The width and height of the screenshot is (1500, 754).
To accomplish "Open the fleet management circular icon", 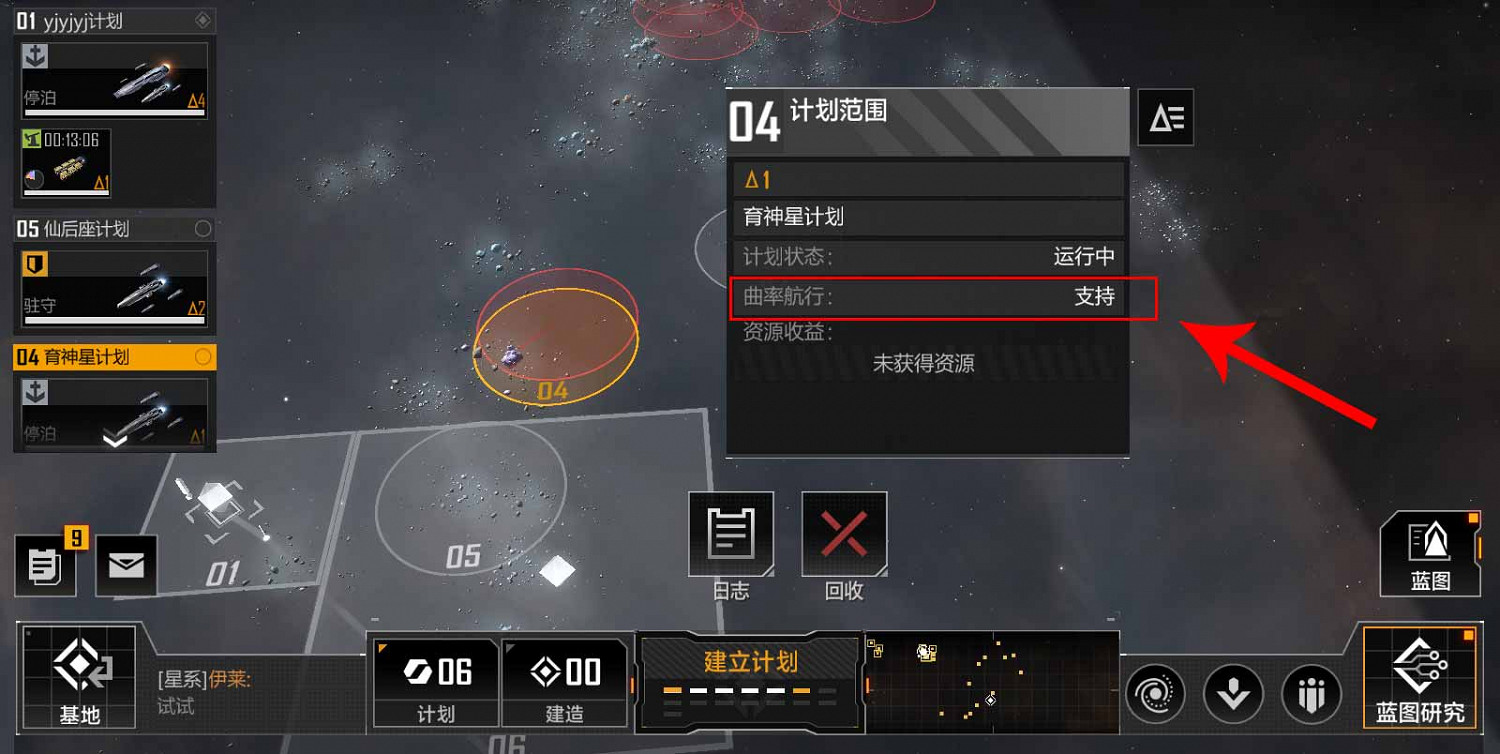I will click(1311, 693).
